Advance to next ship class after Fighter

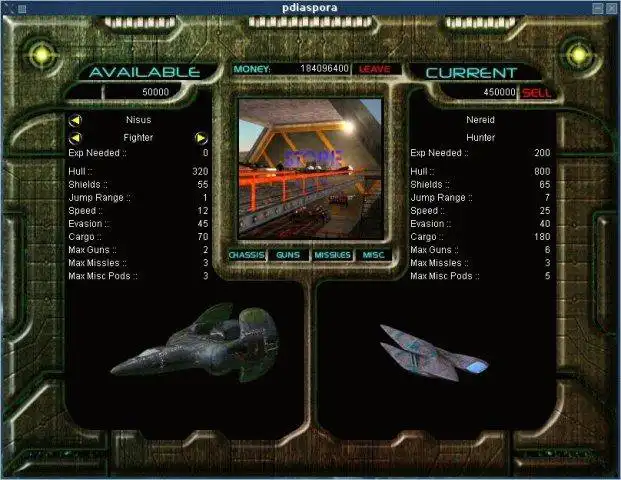(201, 137)
